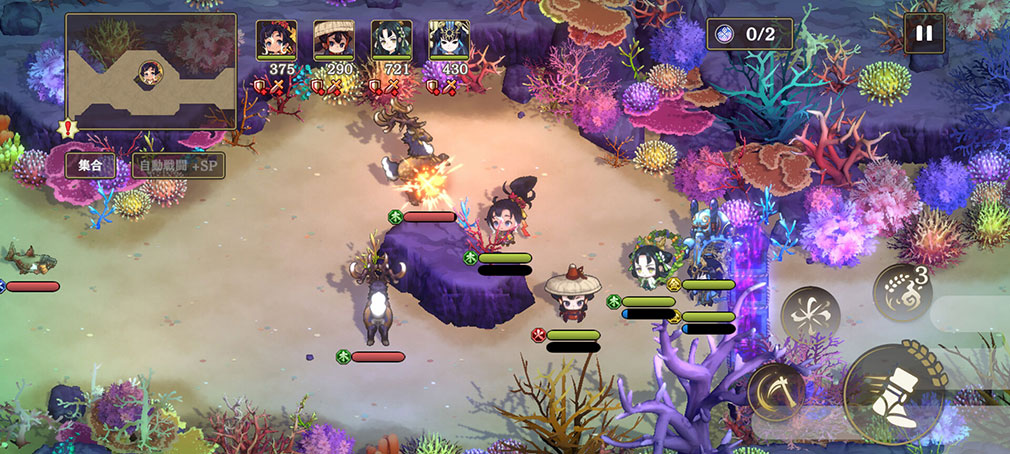This screenshot has width=1010, height=454.
Task: Select the straw-hat character portrait
Action: click(333, 42)
